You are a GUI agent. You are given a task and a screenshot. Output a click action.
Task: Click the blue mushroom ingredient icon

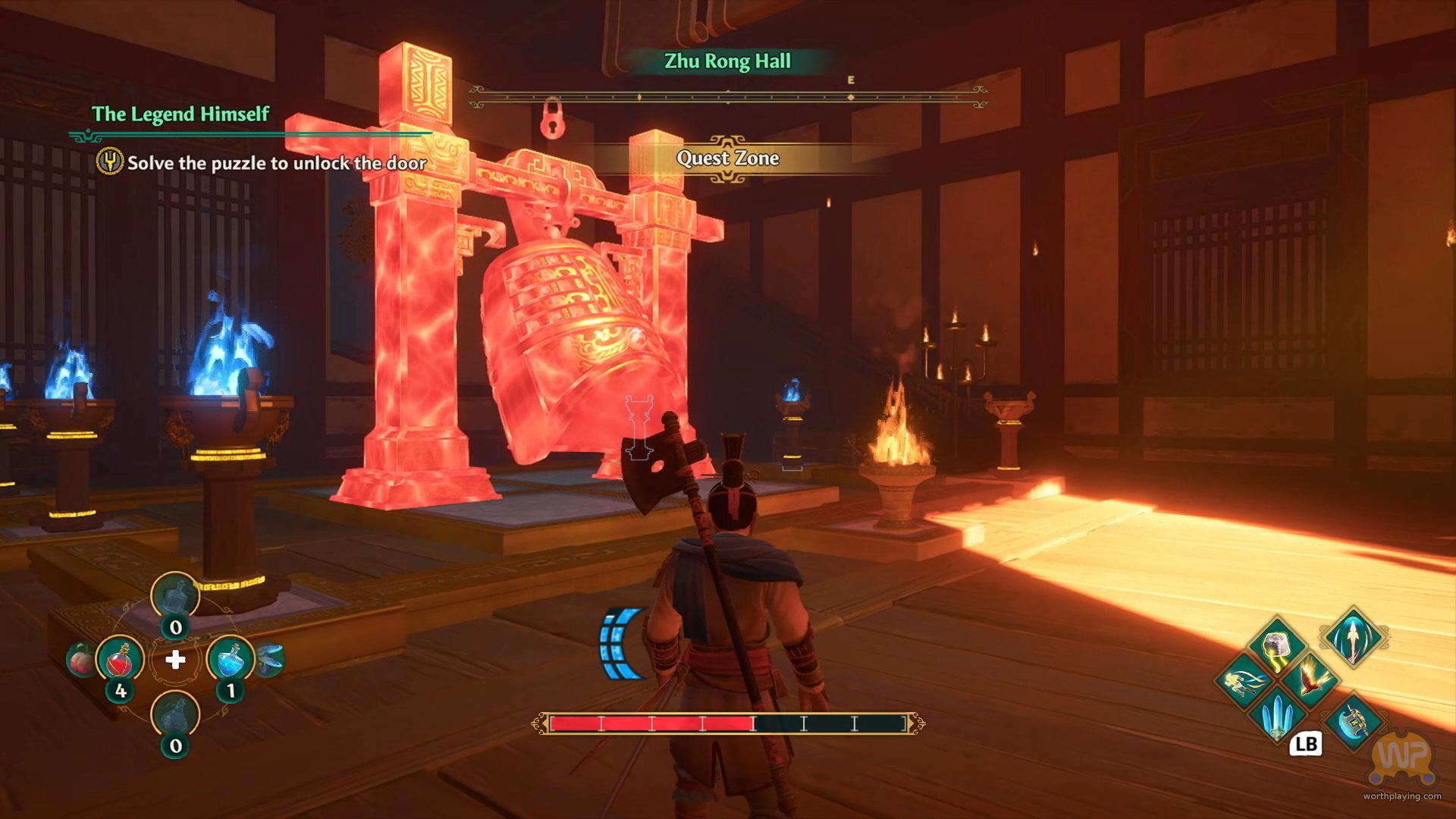tap(270, 659)
